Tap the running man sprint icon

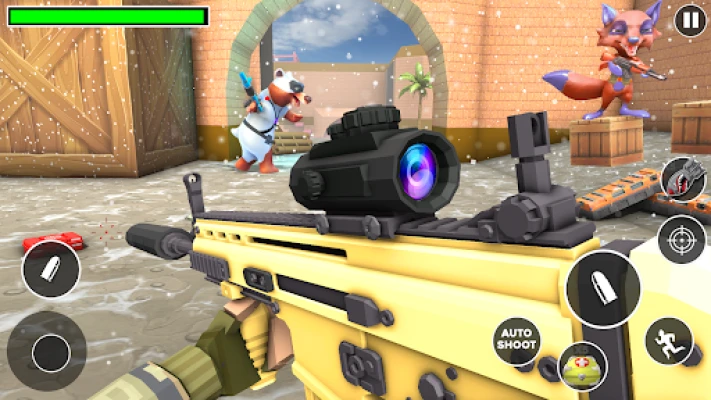(668, 341)
